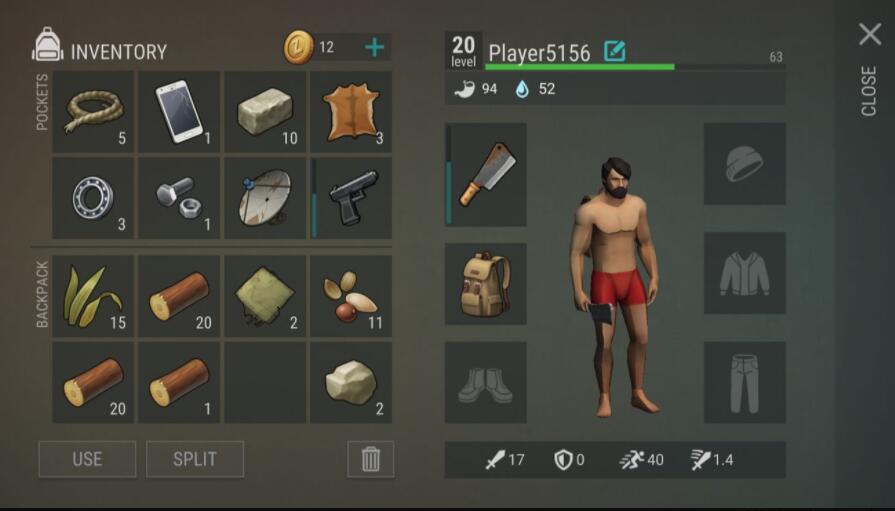Screen dimensions: 895x511
Task: Select the animal hide slot
Action: [351, 111]
